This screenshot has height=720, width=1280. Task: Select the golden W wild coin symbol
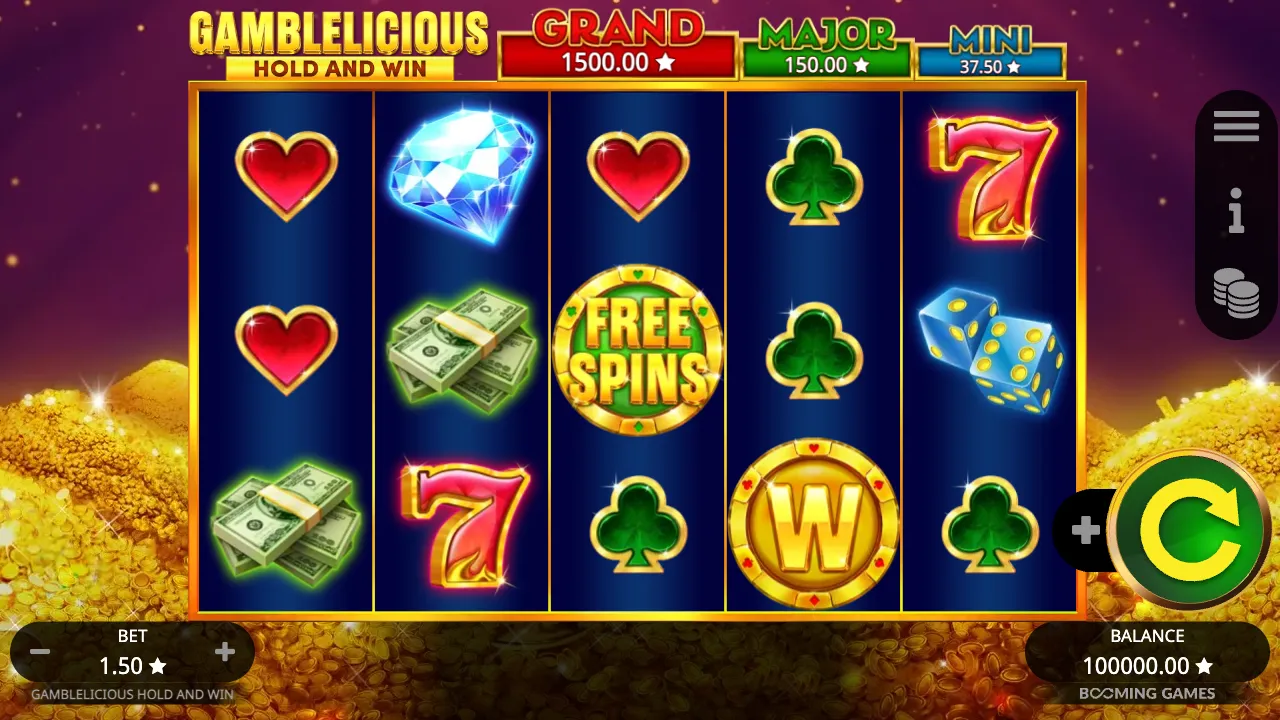point(815,522)
